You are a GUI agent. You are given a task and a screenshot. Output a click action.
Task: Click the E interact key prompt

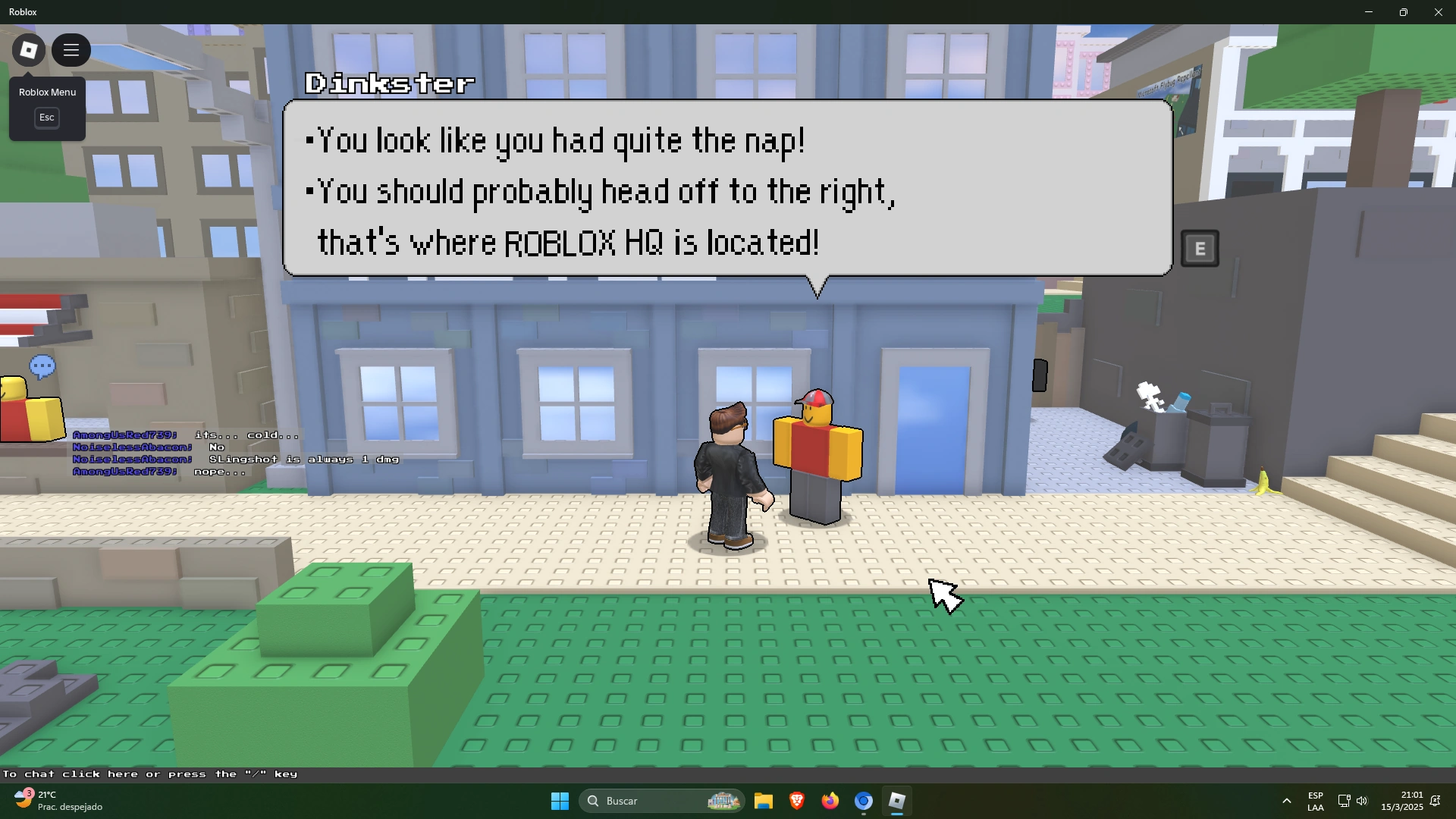point(1200,248)
